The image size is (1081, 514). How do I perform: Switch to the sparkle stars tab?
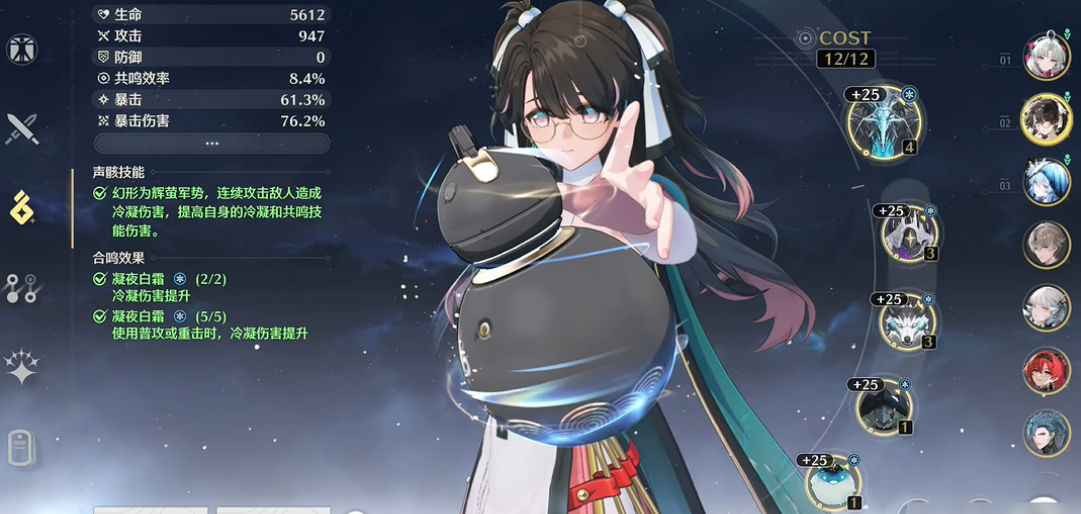click(x=22, y=367)
